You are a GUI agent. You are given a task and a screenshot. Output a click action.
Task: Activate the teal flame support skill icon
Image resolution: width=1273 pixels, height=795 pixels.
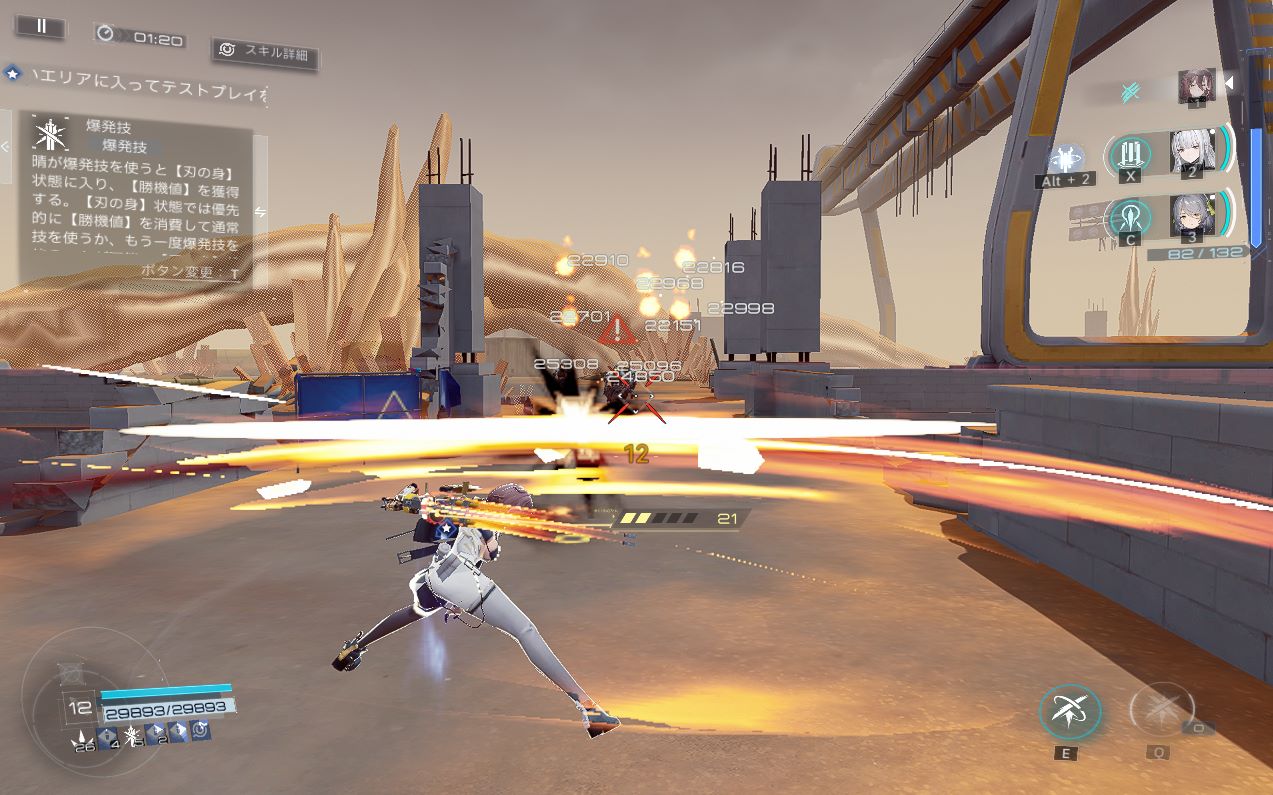coord(1131,216)
